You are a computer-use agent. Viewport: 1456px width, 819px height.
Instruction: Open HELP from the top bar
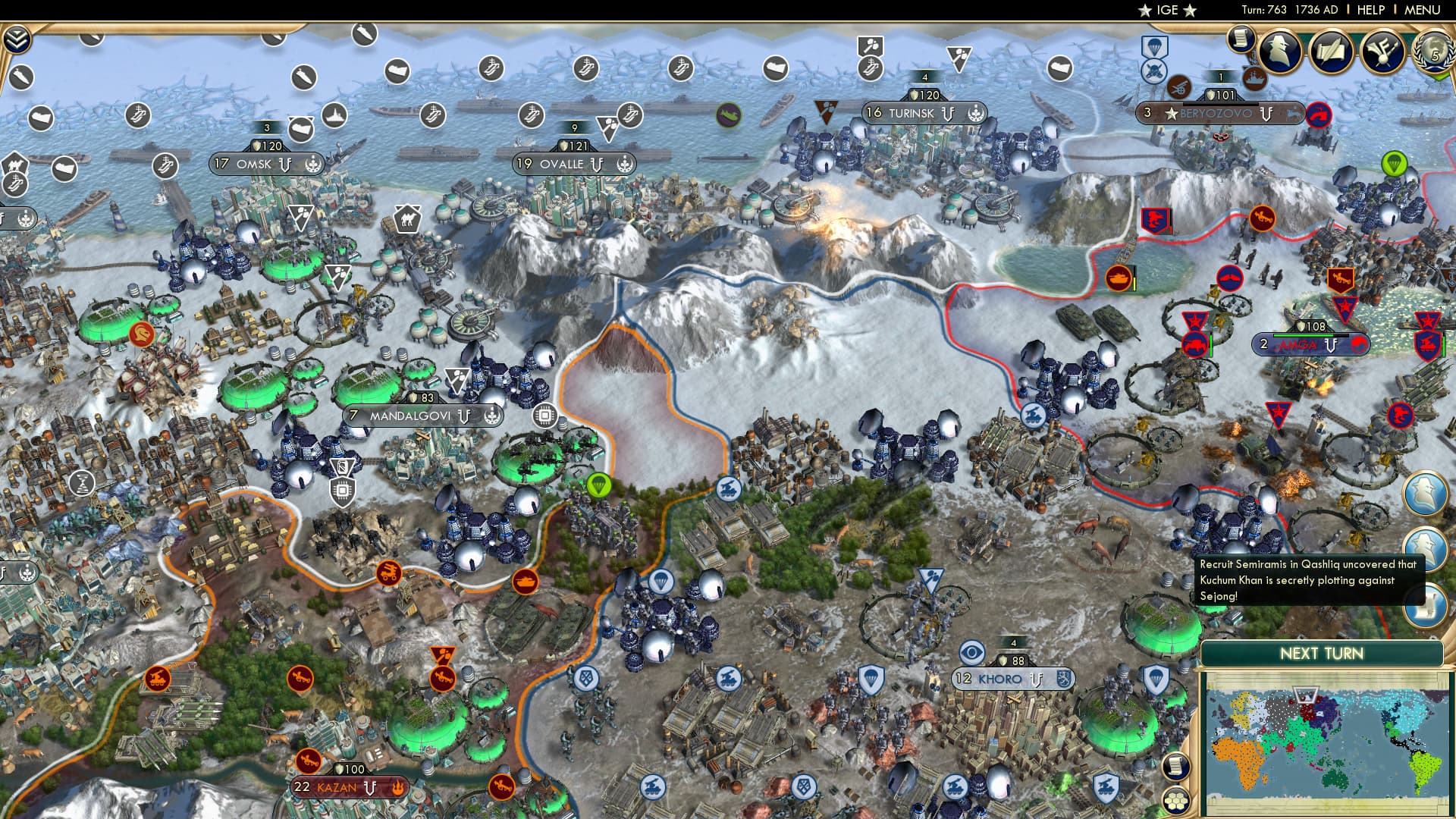tap(1369, 9)
